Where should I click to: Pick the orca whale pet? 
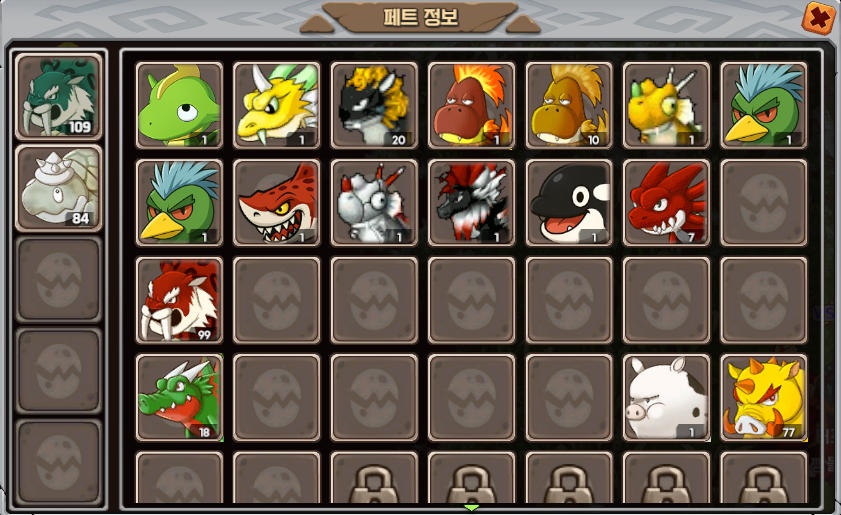pyautogui.click(x=569, y=203)
